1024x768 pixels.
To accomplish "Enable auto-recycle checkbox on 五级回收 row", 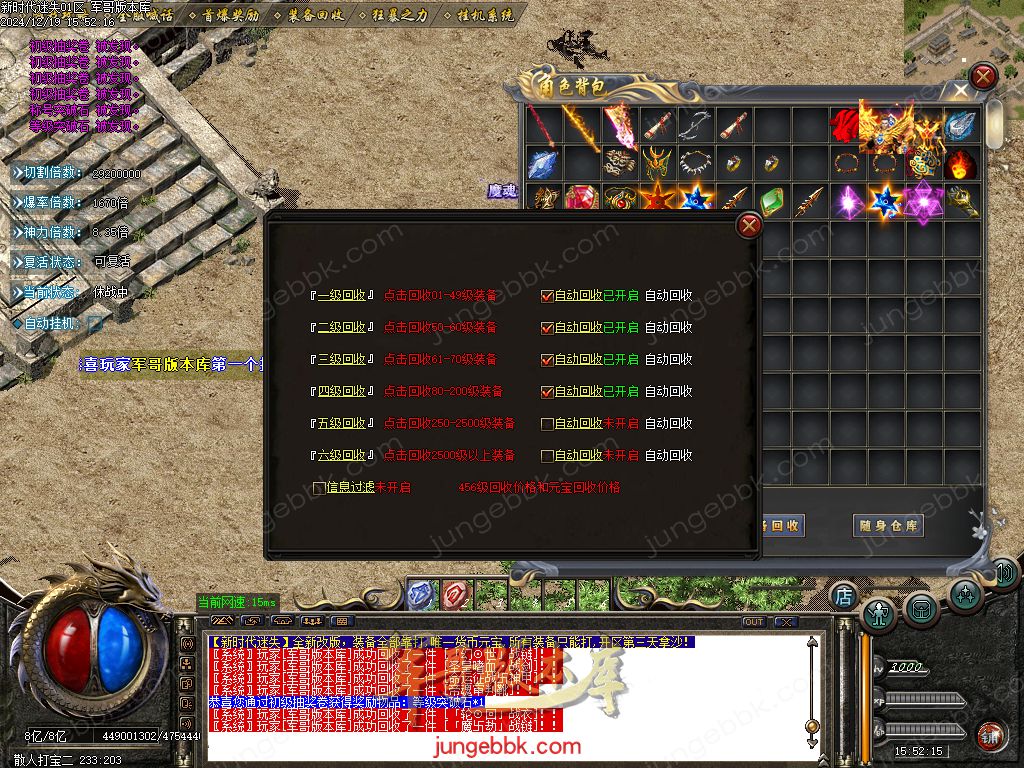I will pyautogui.click(x=547, y=424).
